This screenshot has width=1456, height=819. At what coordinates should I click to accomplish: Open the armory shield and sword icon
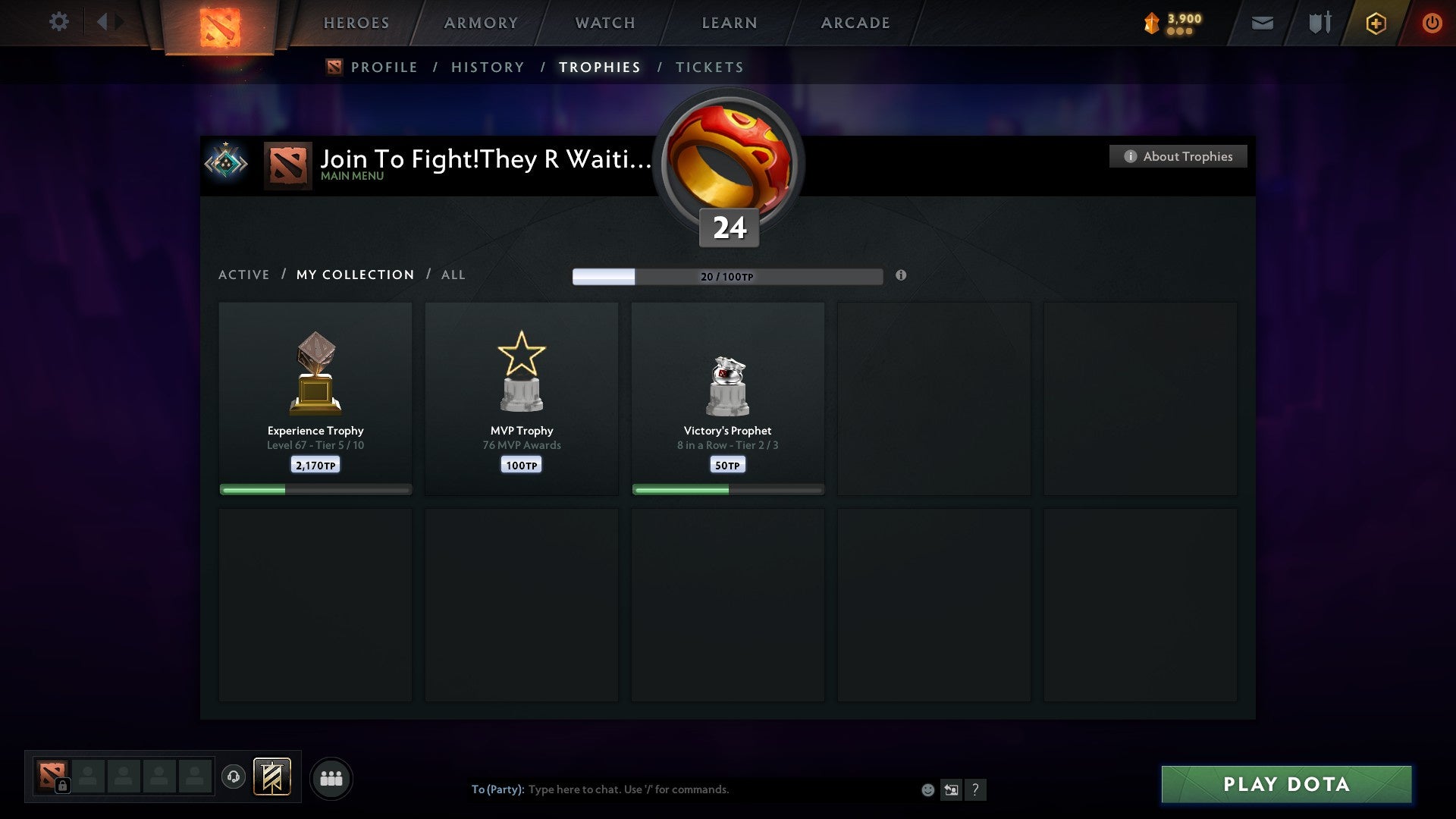click(x=1319, y=24)
